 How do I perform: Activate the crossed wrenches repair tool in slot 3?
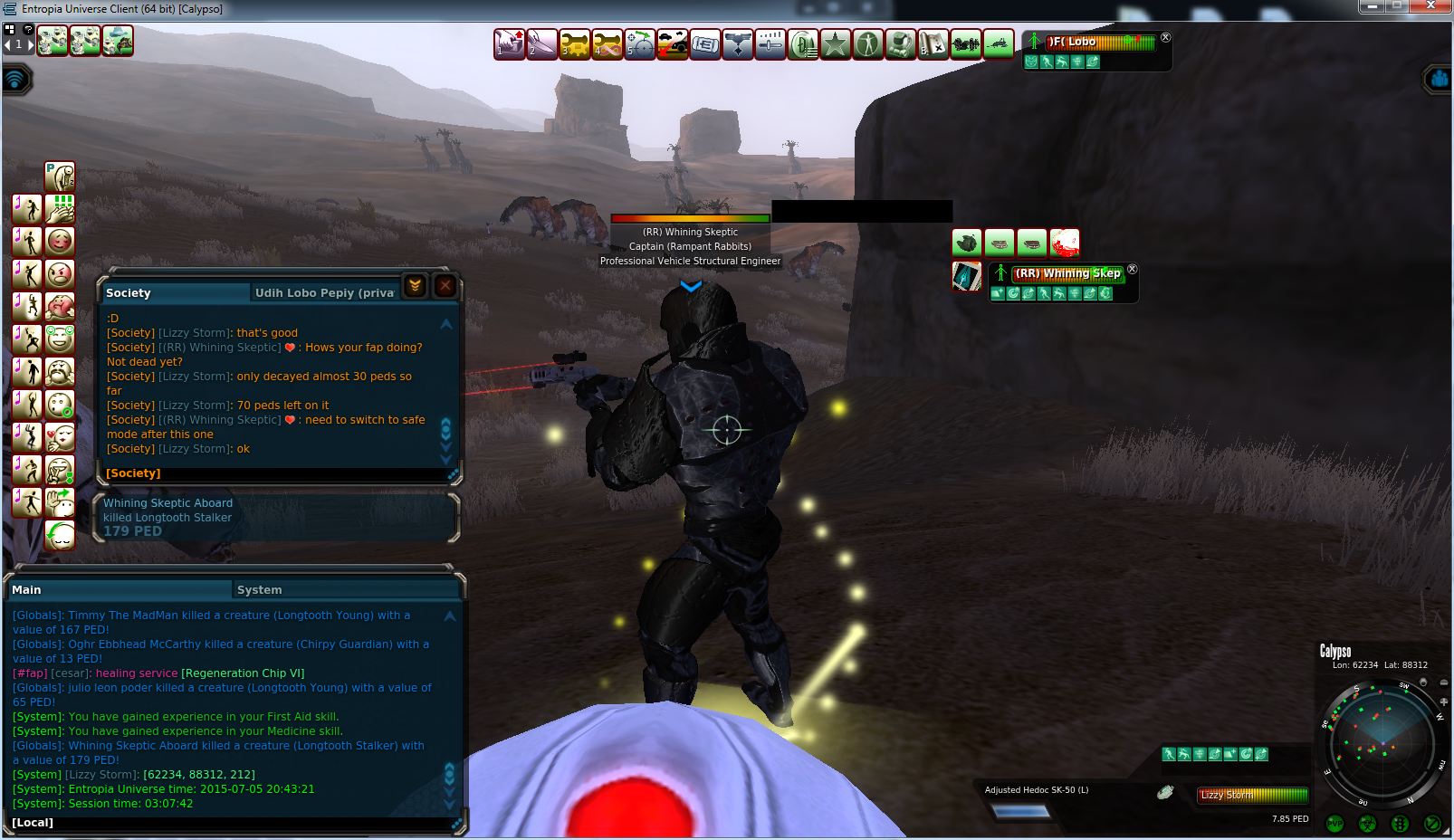(575, 43)
